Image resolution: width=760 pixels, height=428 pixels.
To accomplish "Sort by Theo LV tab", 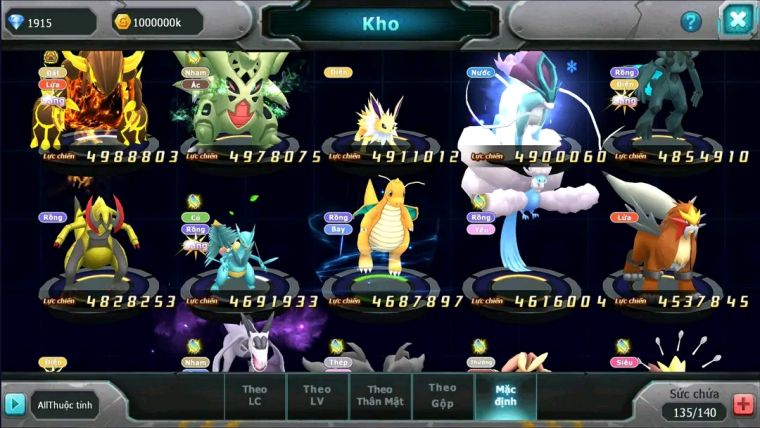I will (x=317, y=395).
